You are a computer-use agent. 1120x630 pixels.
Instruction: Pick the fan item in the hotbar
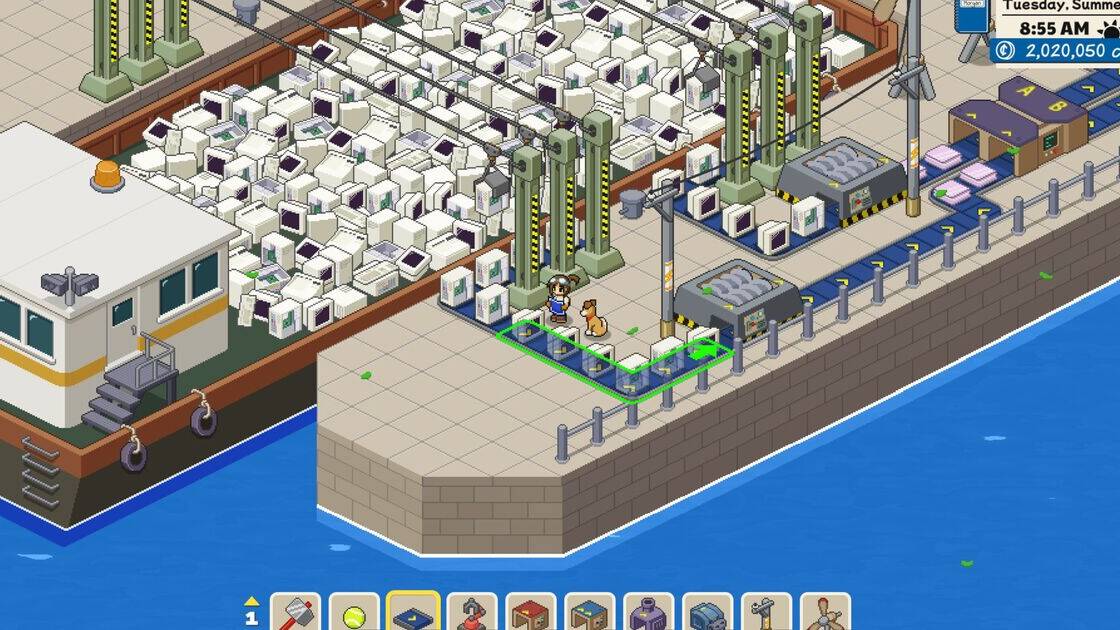[x=826, y=613]
